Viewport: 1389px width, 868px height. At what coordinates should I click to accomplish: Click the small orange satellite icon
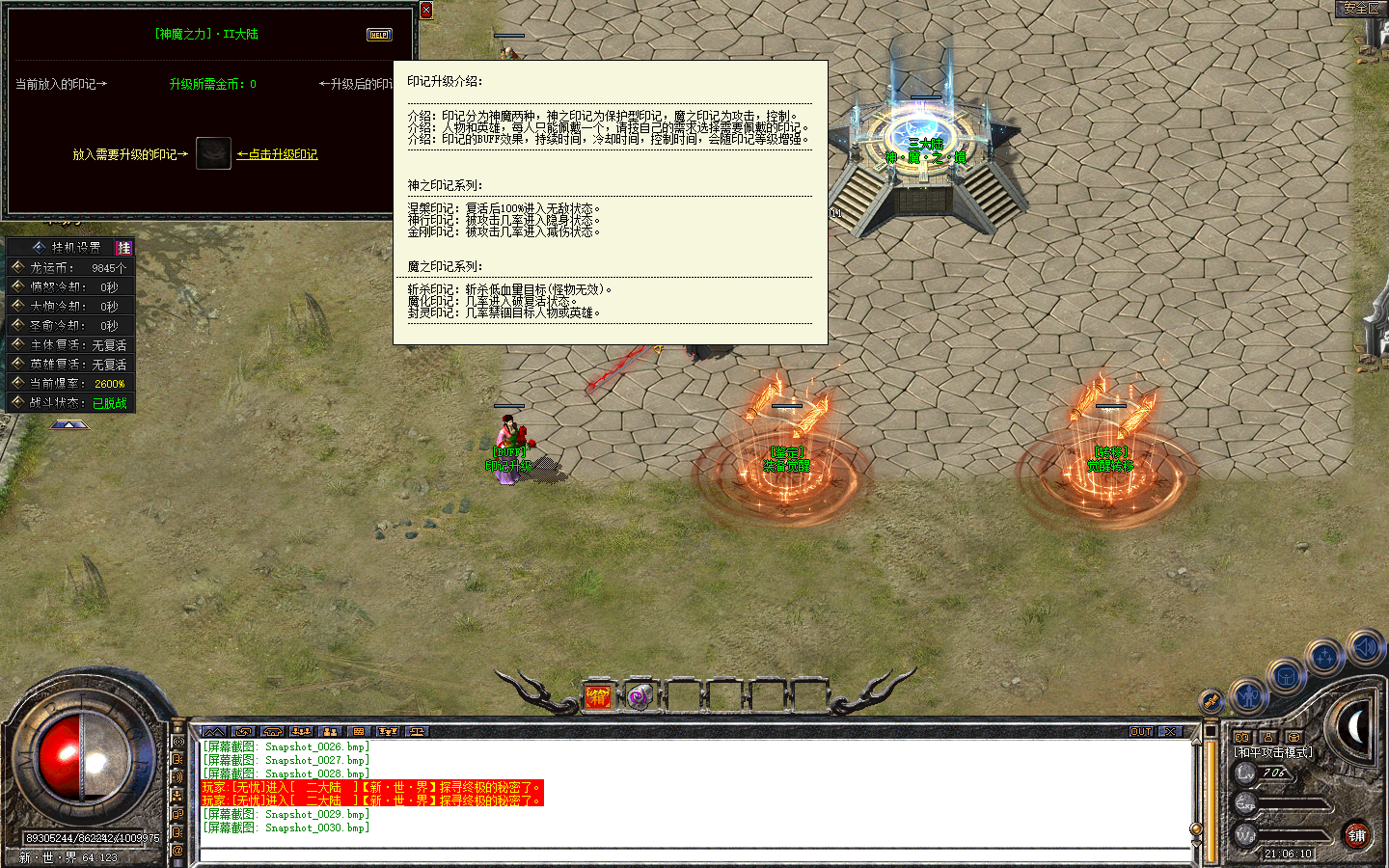1212,701
